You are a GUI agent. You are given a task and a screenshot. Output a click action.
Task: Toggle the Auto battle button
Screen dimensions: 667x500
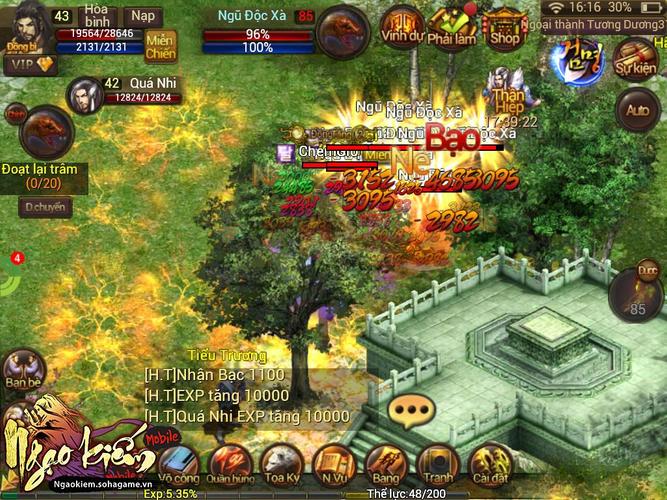tap(635, 108)
